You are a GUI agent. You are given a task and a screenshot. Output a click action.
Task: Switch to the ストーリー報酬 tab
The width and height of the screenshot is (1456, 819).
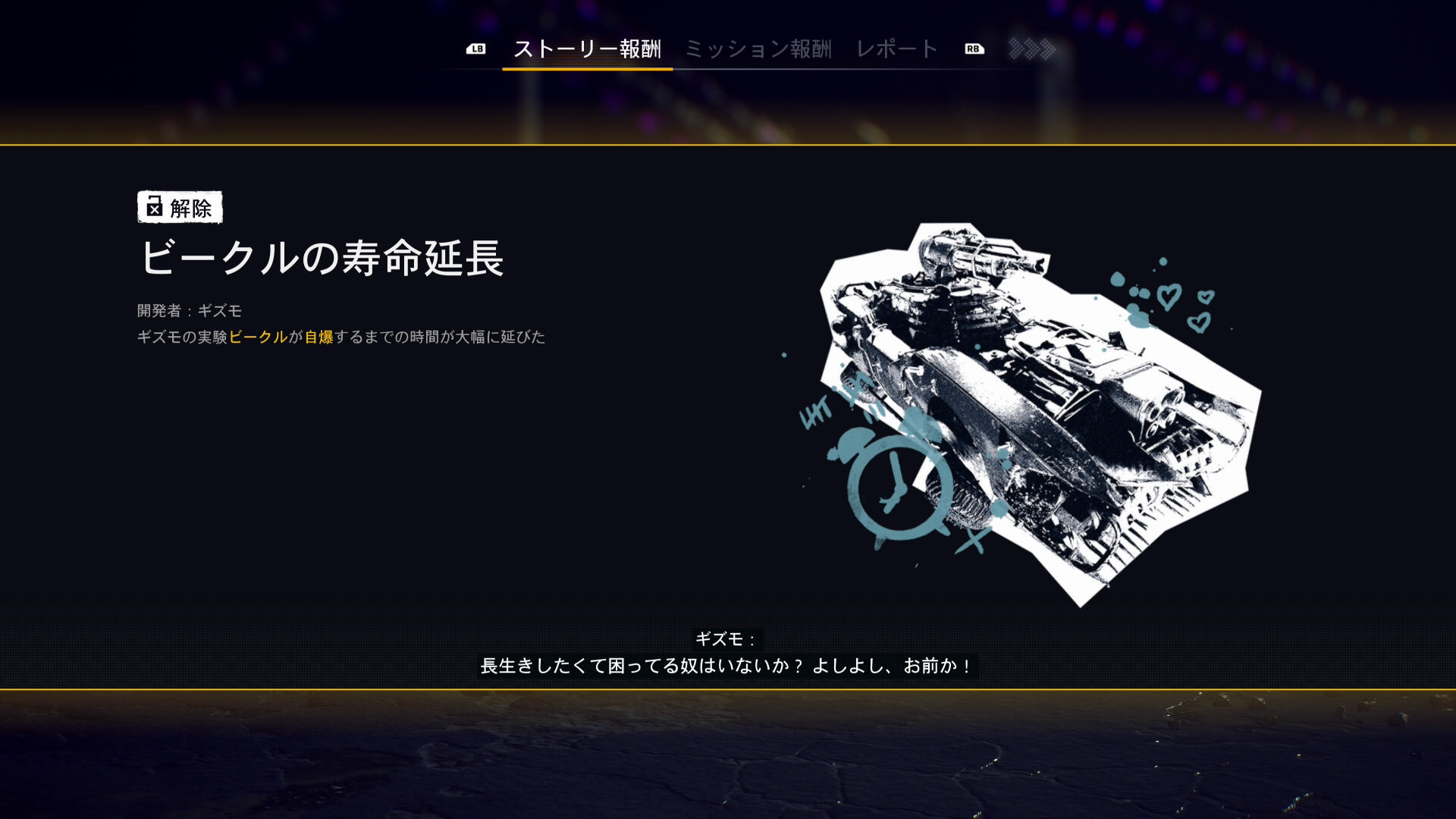coord(587,49)
